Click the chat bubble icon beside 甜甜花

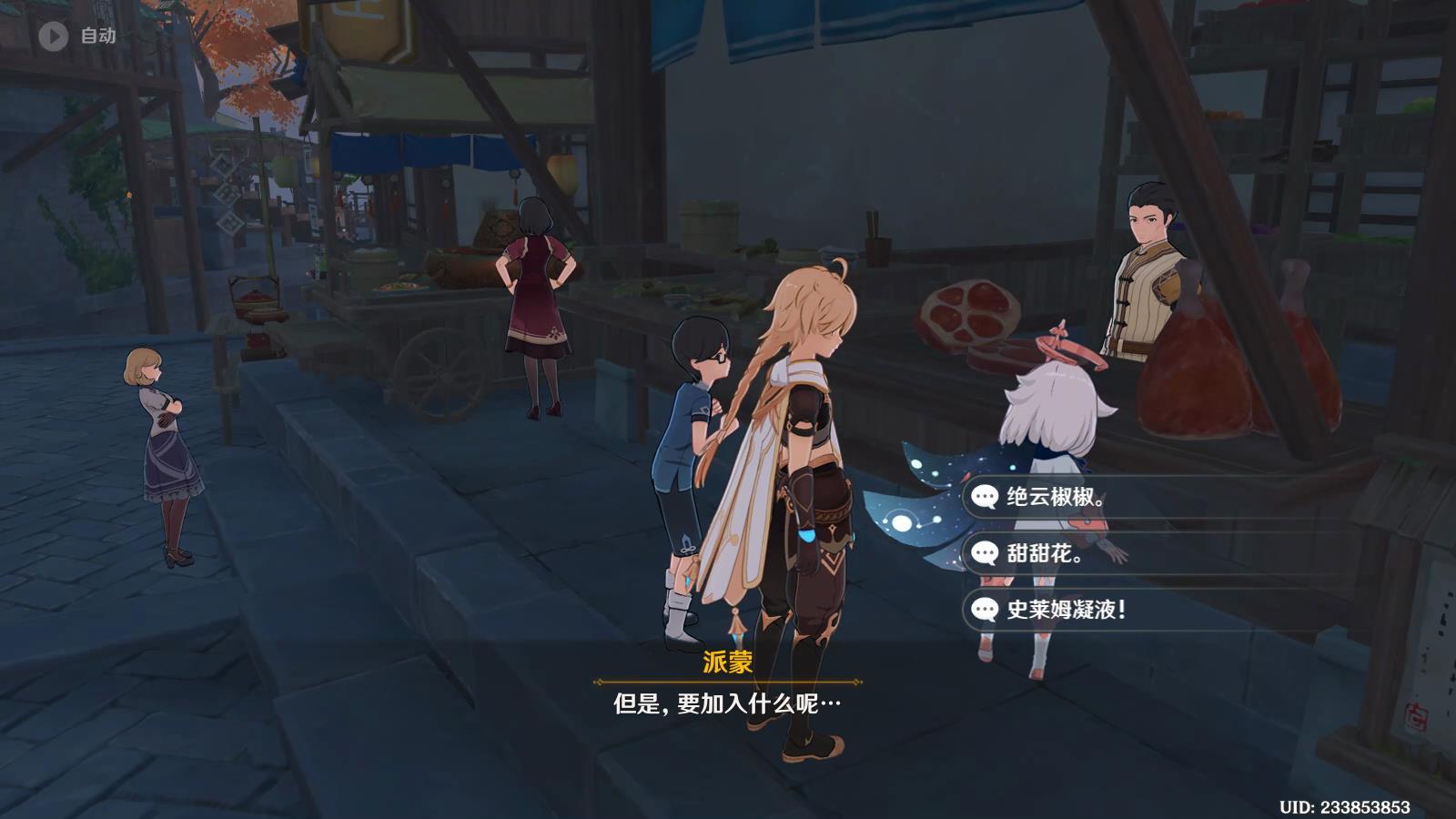tap(985, 551)
